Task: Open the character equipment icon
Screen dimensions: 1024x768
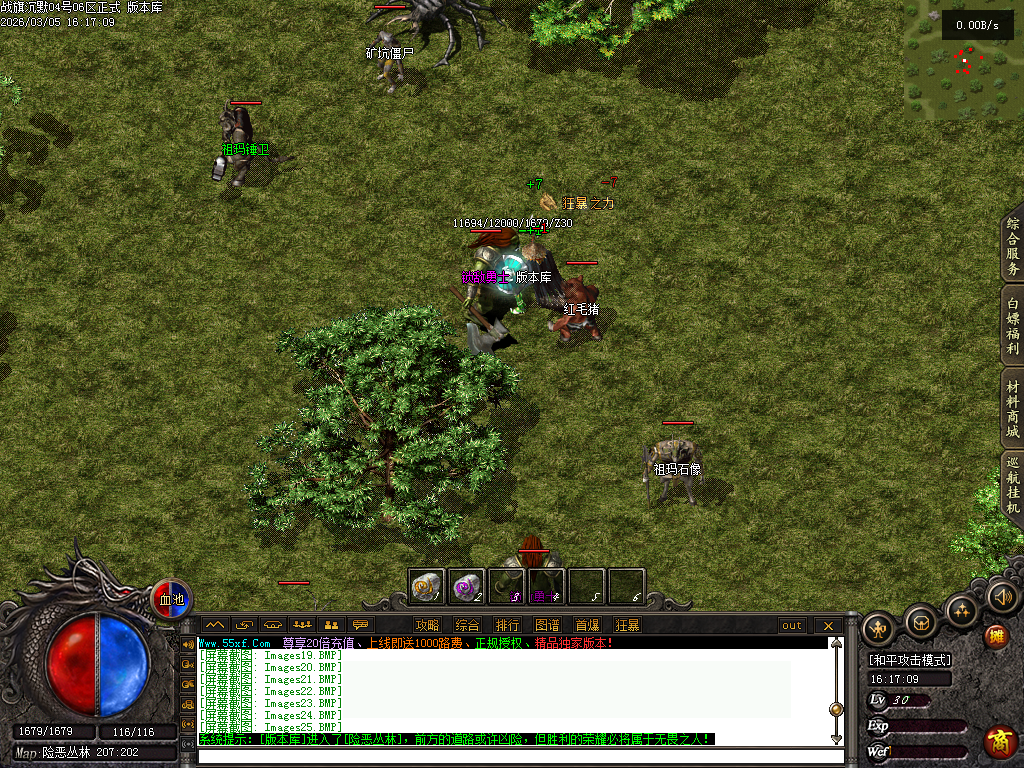Action: pos(879,628)
